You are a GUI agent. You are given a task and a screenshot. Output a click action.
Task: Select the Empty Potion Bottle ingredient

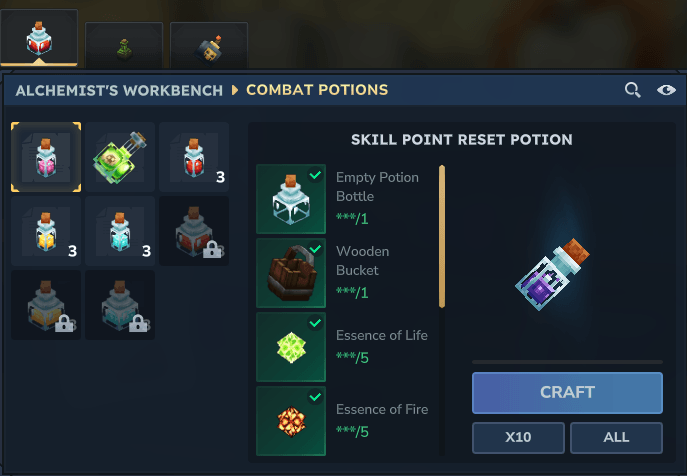[291, 199]
